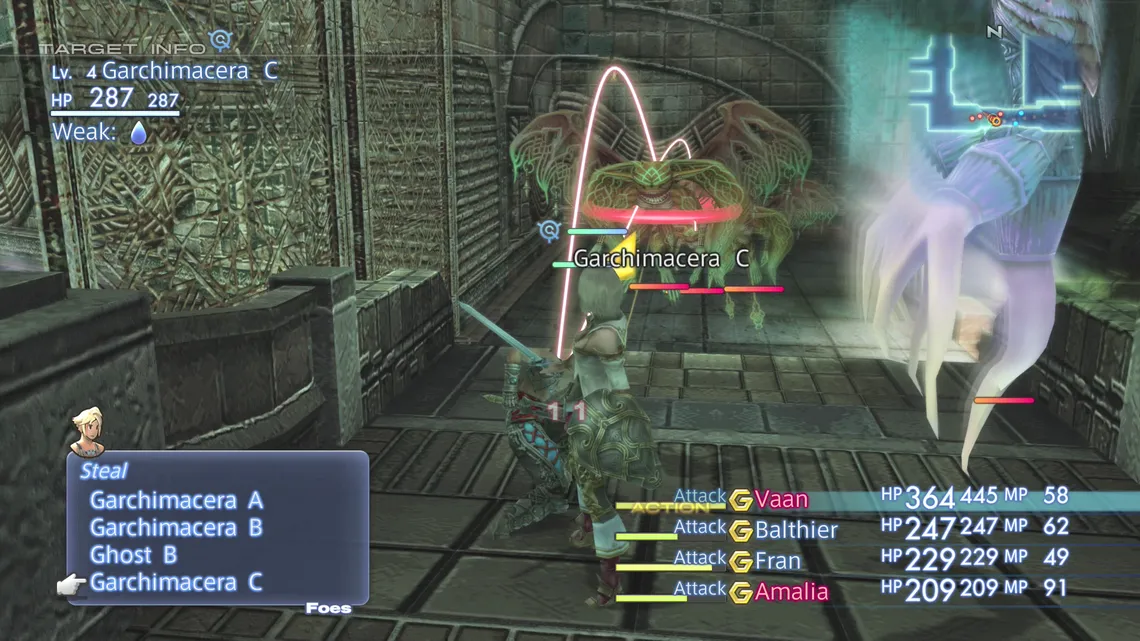Select Garchimacera A as steal target

(176, 500)
